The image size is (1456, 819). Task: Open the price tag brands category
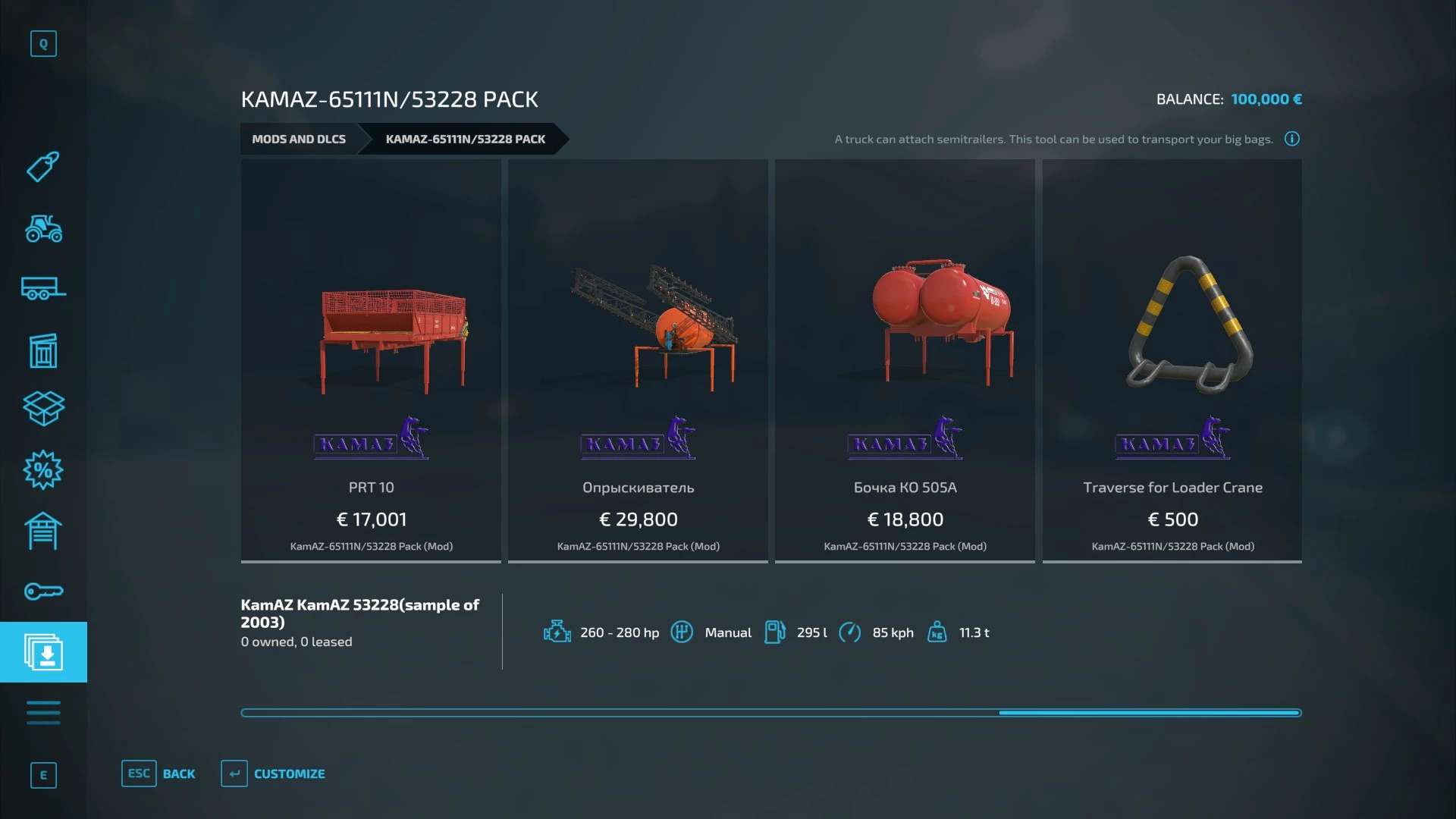(43, 167)
